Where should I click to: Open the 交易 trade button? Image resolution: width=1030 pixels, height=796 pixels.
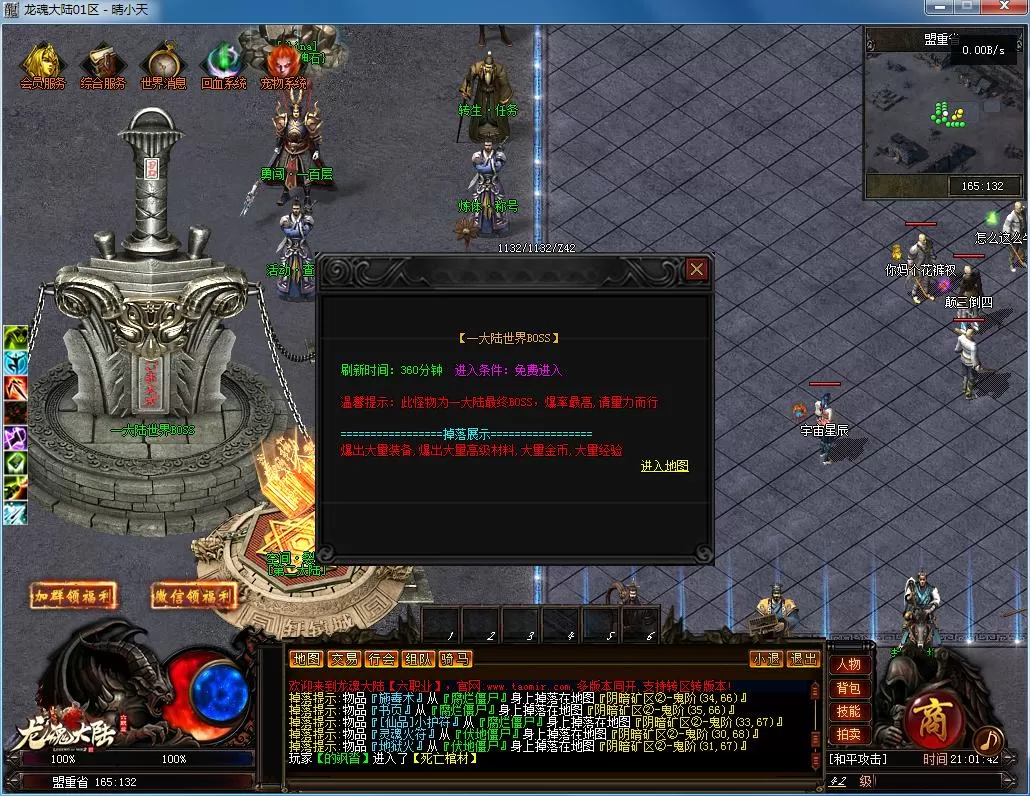pos(343,659)
